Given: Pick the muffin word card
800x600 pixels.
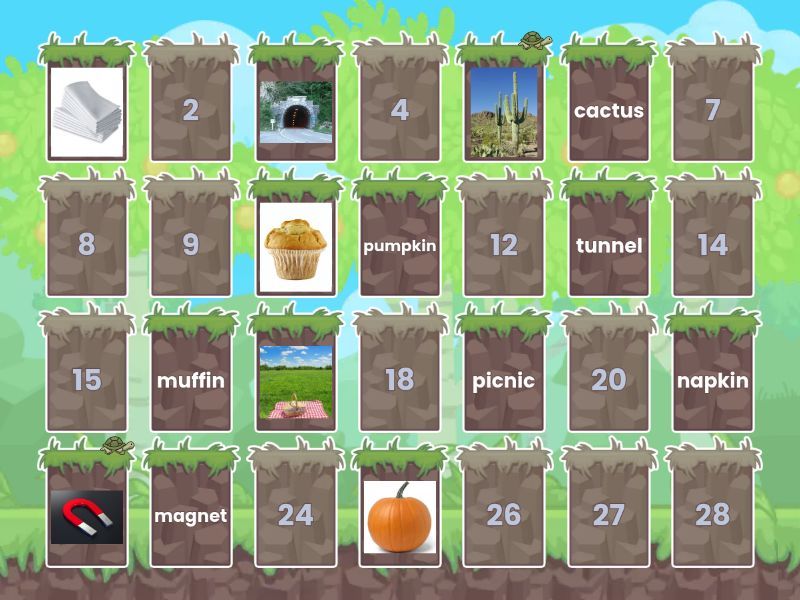Looking at the screenshot, I should click(191, 380).
